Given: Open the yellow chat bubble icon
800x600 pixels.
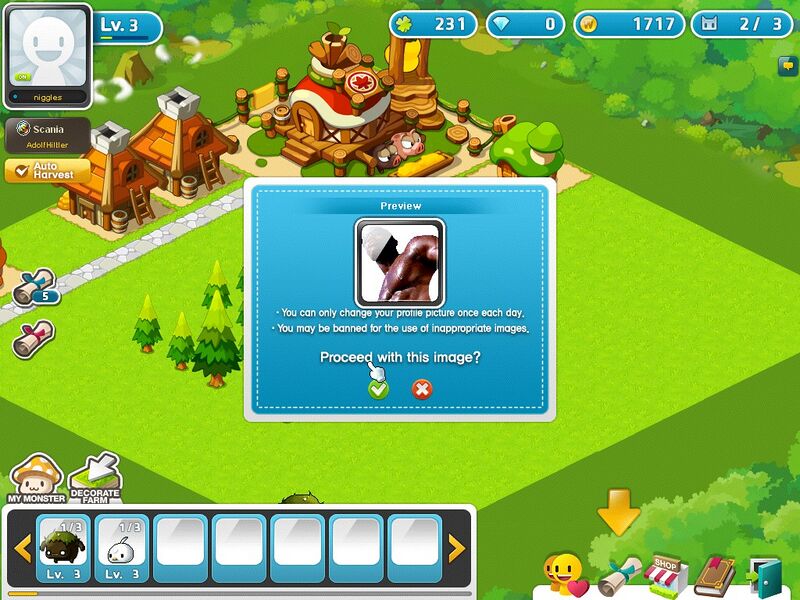Looking at the screenshot, I should coord(788,66).
